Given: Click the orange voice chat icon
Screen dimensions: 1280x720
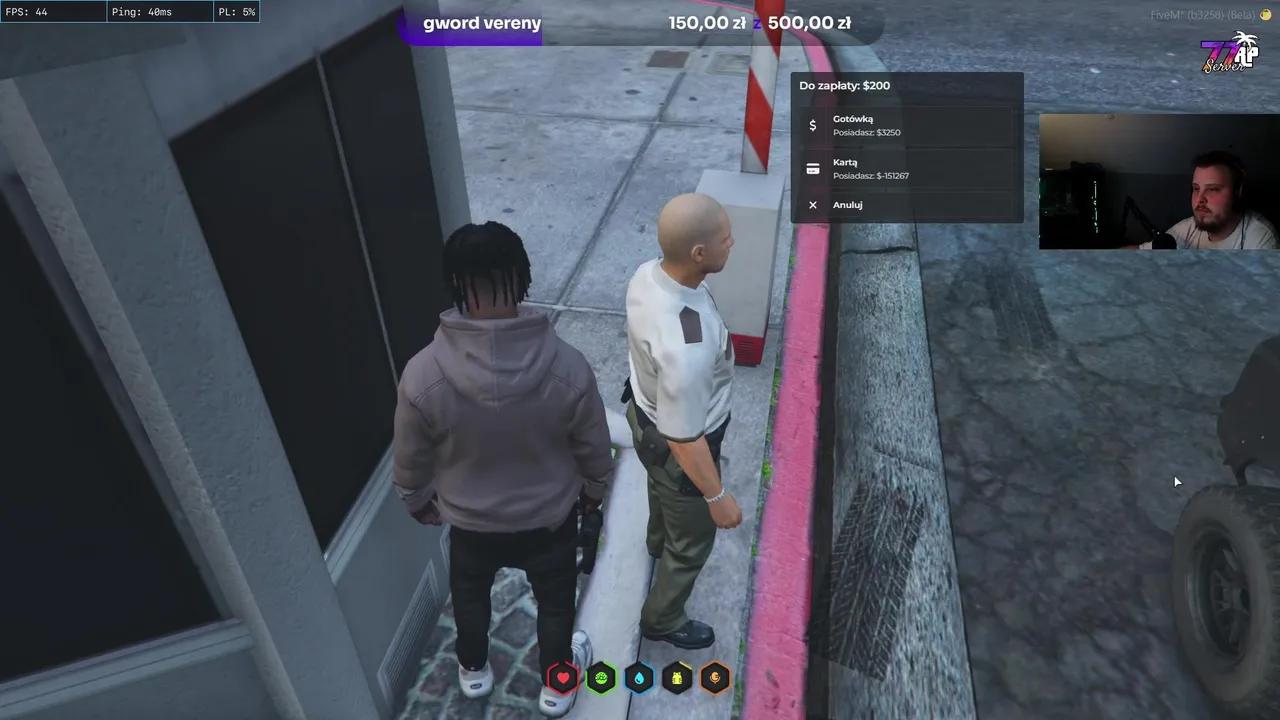Looking at the screenshot, I should coord(715,678).
